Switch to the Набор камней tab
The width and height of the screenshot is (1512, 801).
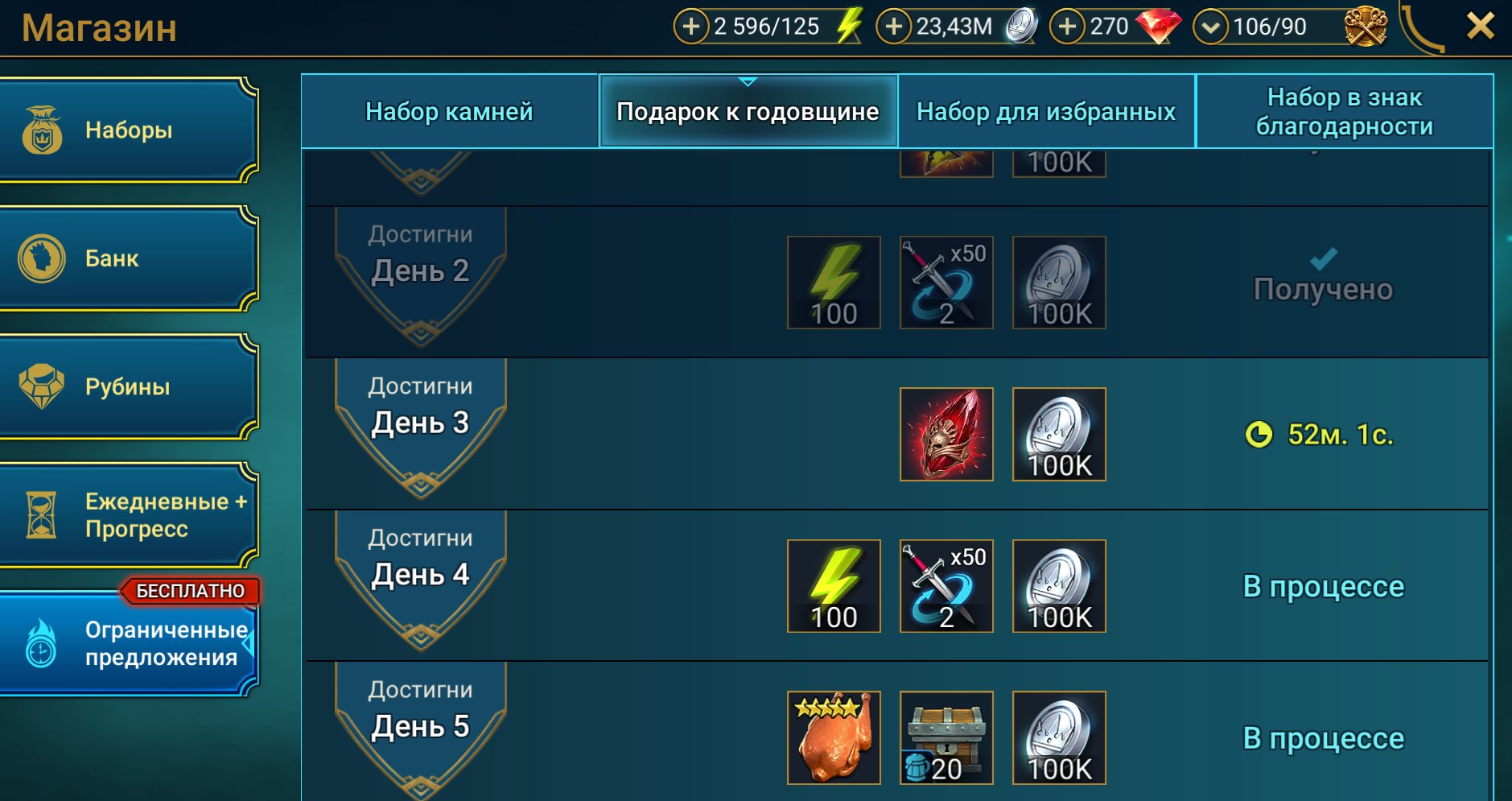click(x=450, y=111)
